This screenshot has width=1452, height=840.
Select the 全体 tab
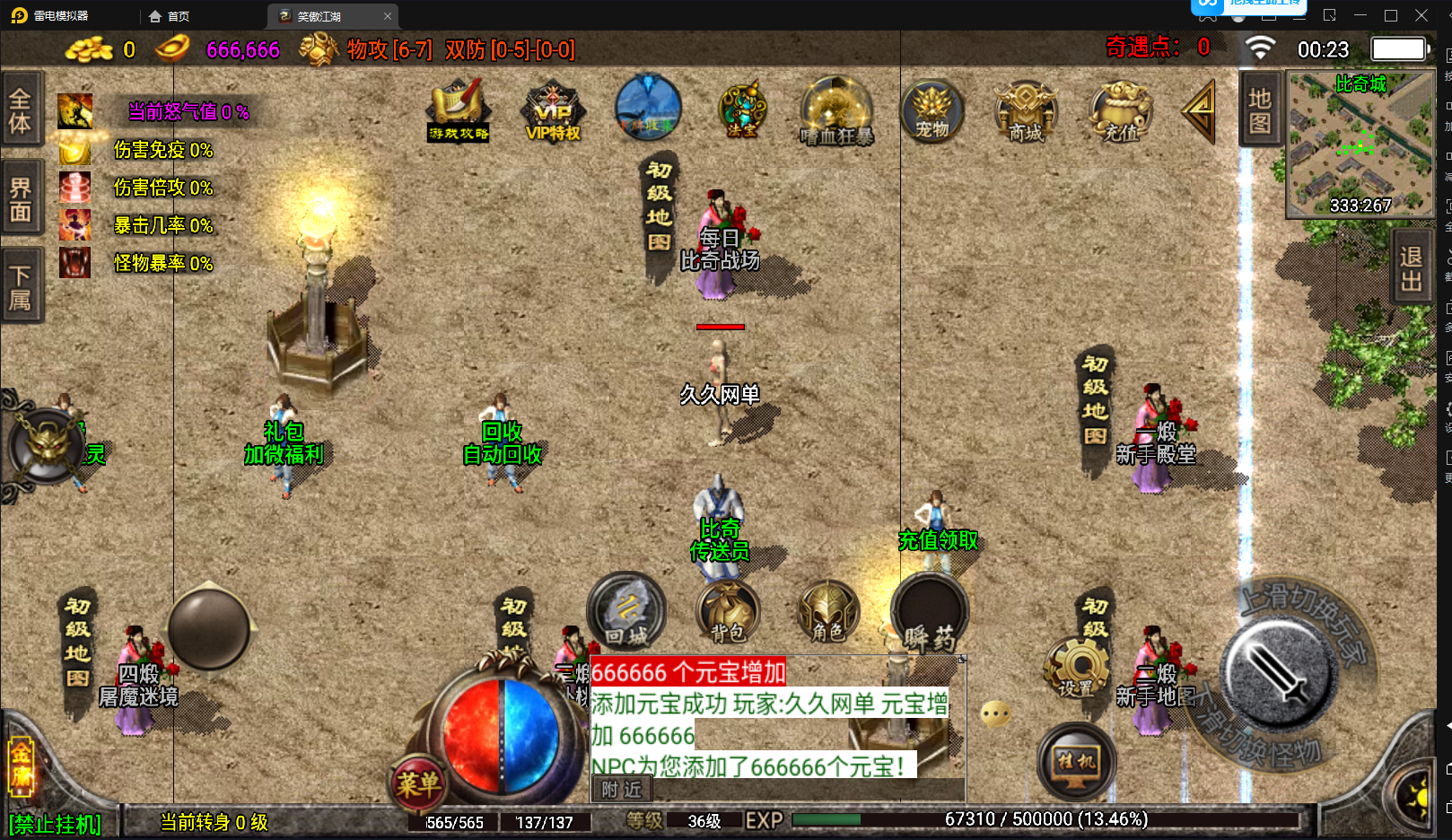click(21, 109)
